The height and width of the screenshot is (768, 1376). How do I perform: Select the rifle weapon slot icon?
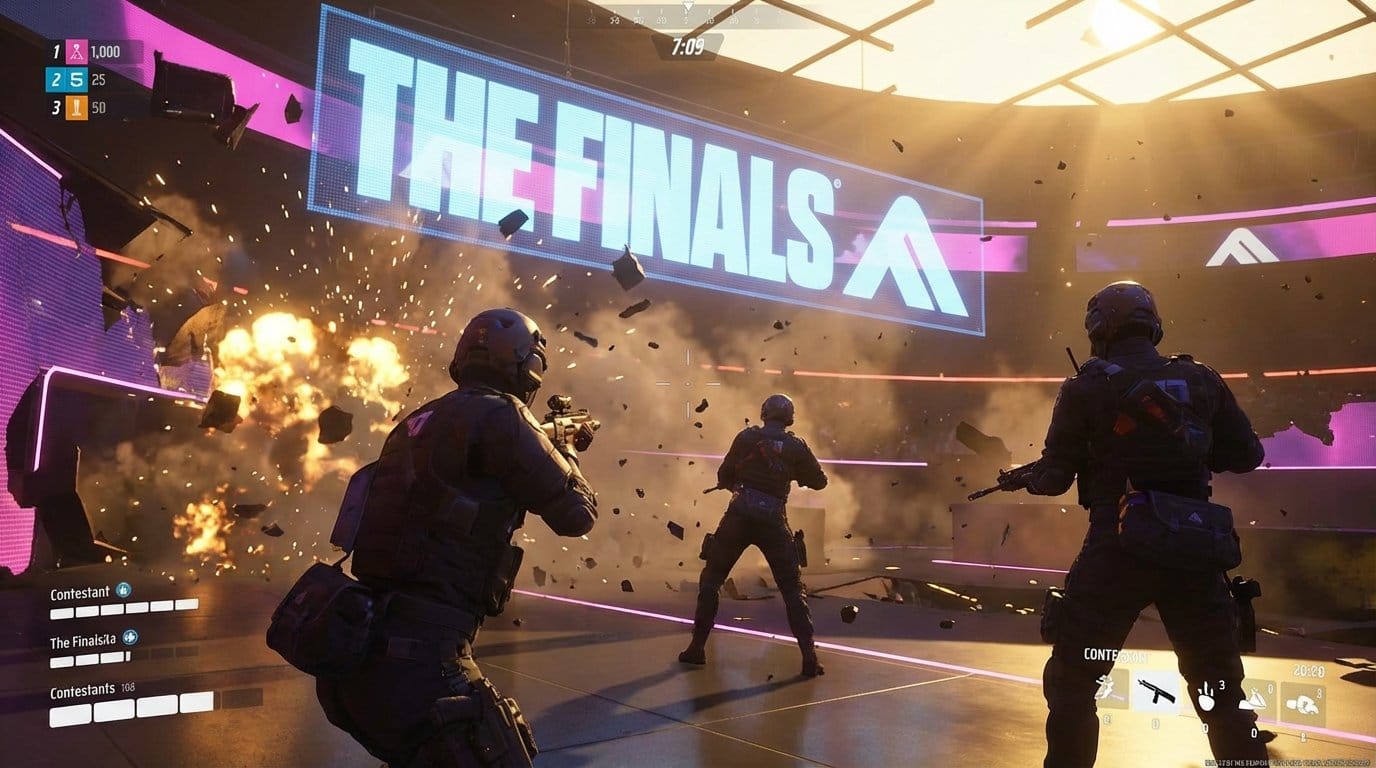click(1157, 691)
